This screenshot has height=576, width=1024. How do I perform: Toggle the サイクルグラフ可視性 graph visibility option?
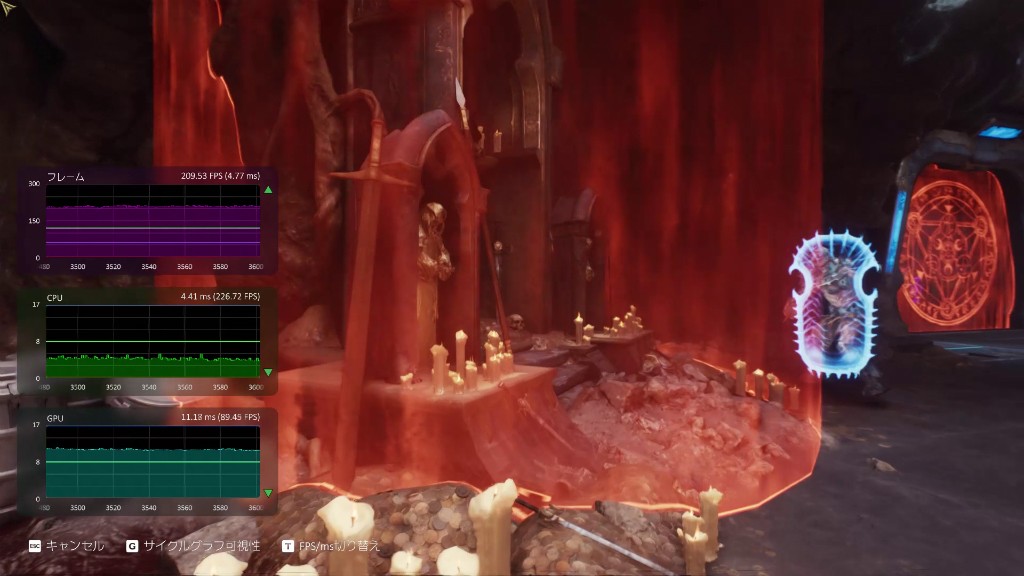click(194, 546)
